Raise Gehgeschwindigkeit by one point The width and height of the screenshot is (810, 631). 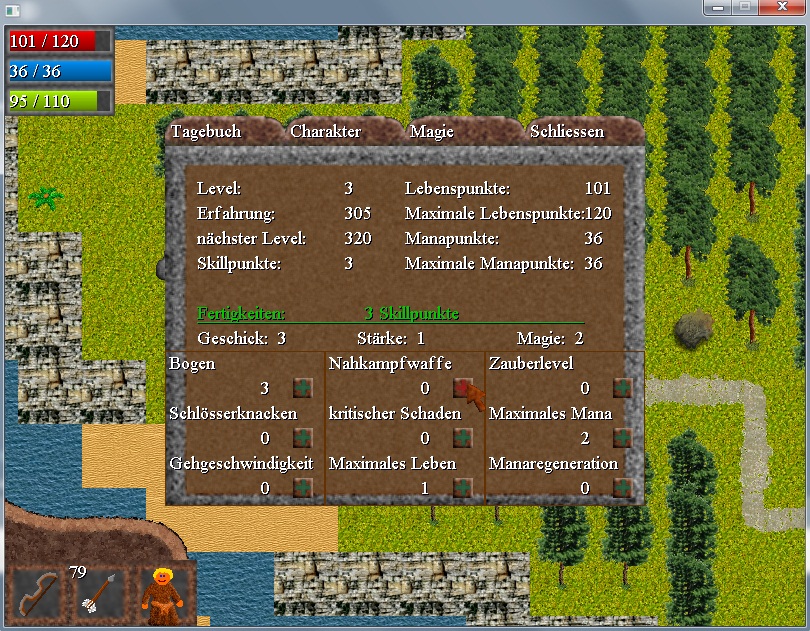[302, 488]
